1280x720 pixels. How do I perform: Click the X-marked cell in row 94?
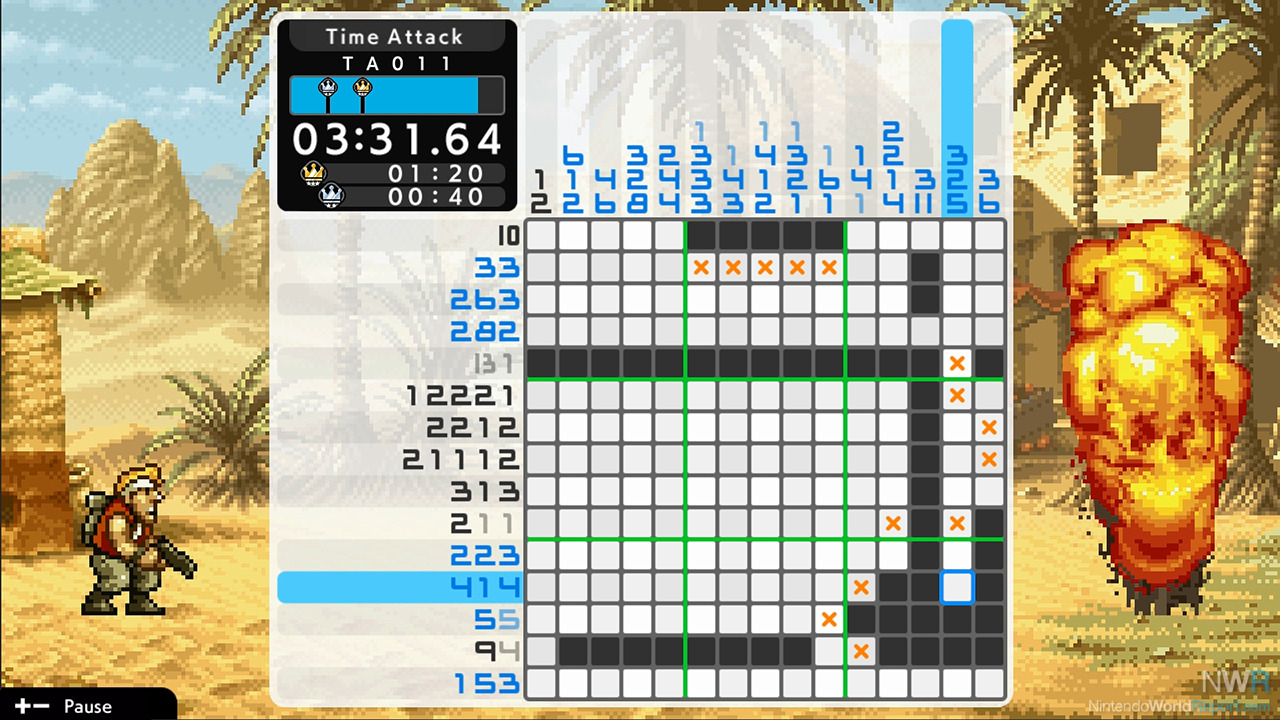click(x=861, y=651)
